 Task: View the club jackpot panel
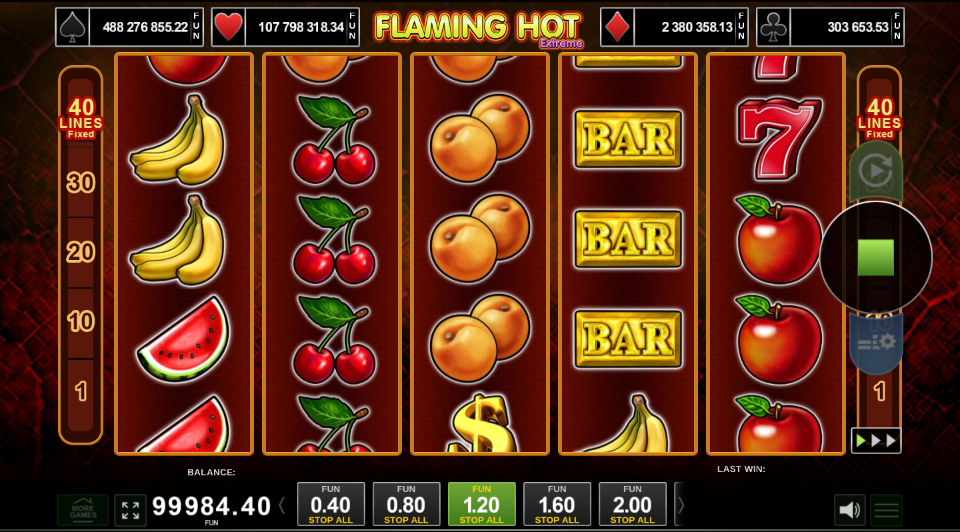click(x=830, y=27)
